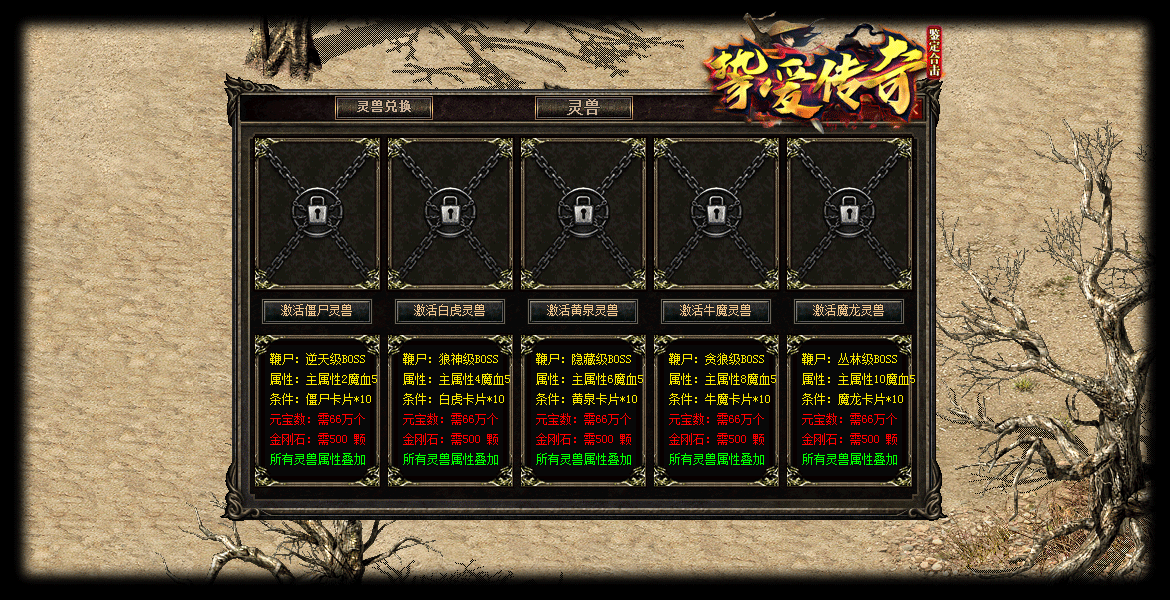The width and height of the screenshot is (1170, 600).
Task: Select the locked panel above 激活牛魔灵兽
Action: click(716, 213)
